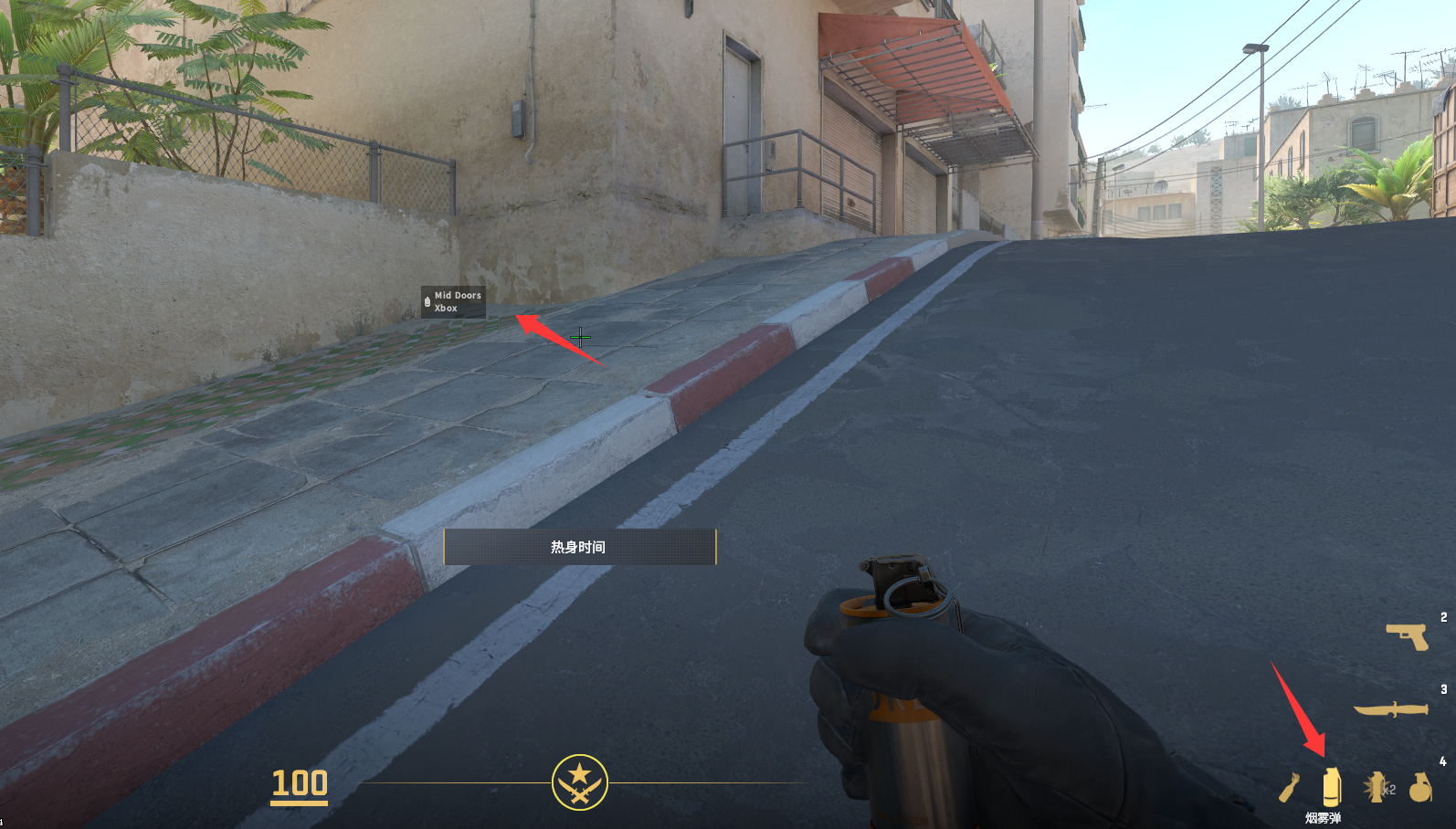Choose the Molotov cocktail icon
Viewport: 1456px width, 829px height.
pos(1288,786)
